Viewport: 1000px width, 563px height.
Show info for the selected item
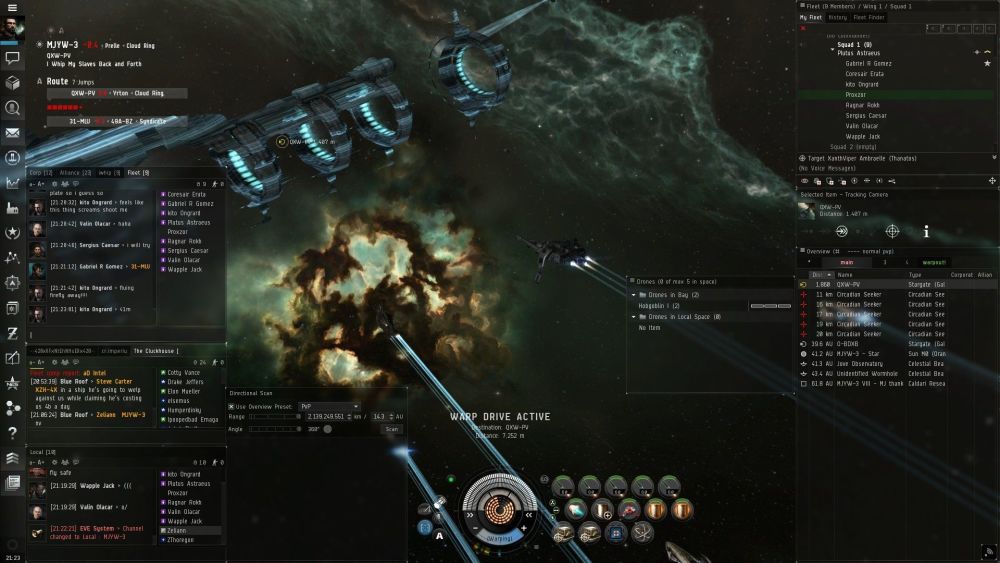926,231
